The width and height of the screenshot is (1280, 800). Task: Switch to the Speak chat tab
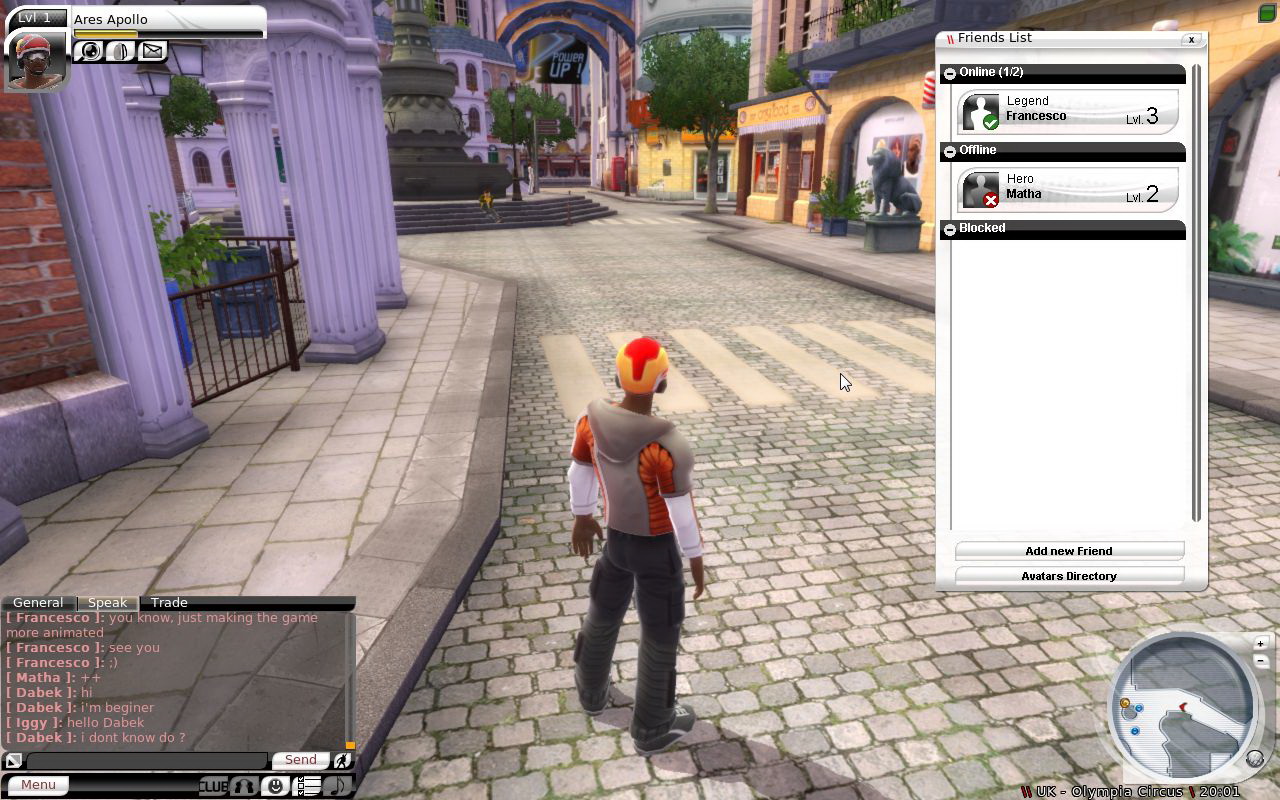107,603
